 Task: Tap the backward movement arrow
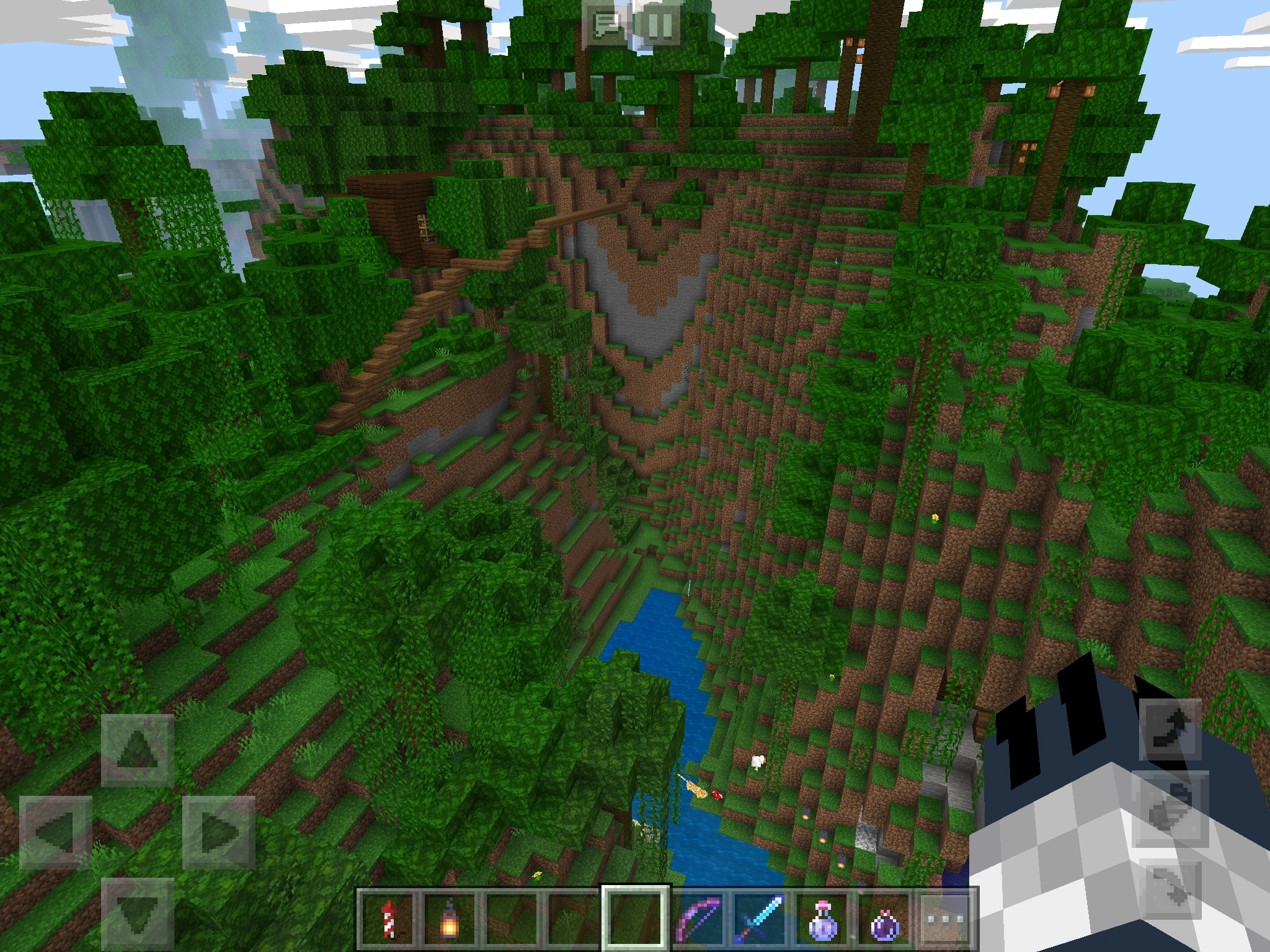tap(138, 914)
